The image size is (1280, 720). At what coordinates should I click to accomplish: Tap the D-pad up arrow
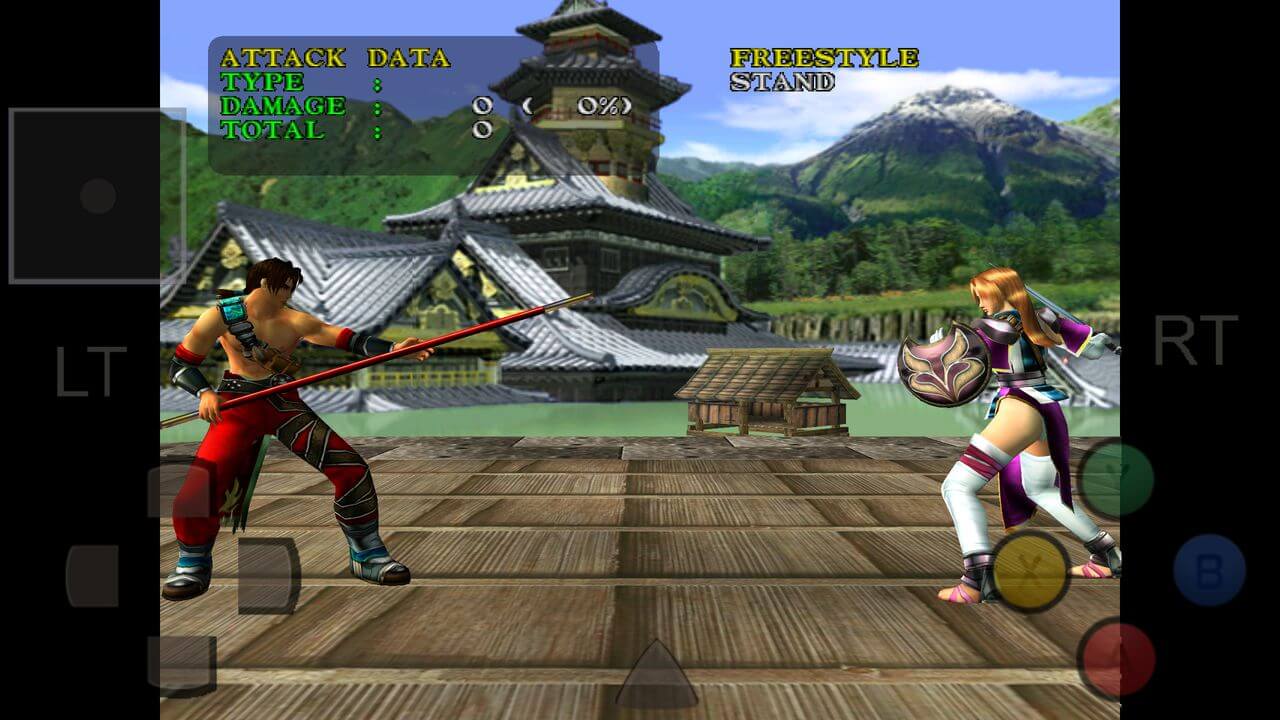click(181, 490)
